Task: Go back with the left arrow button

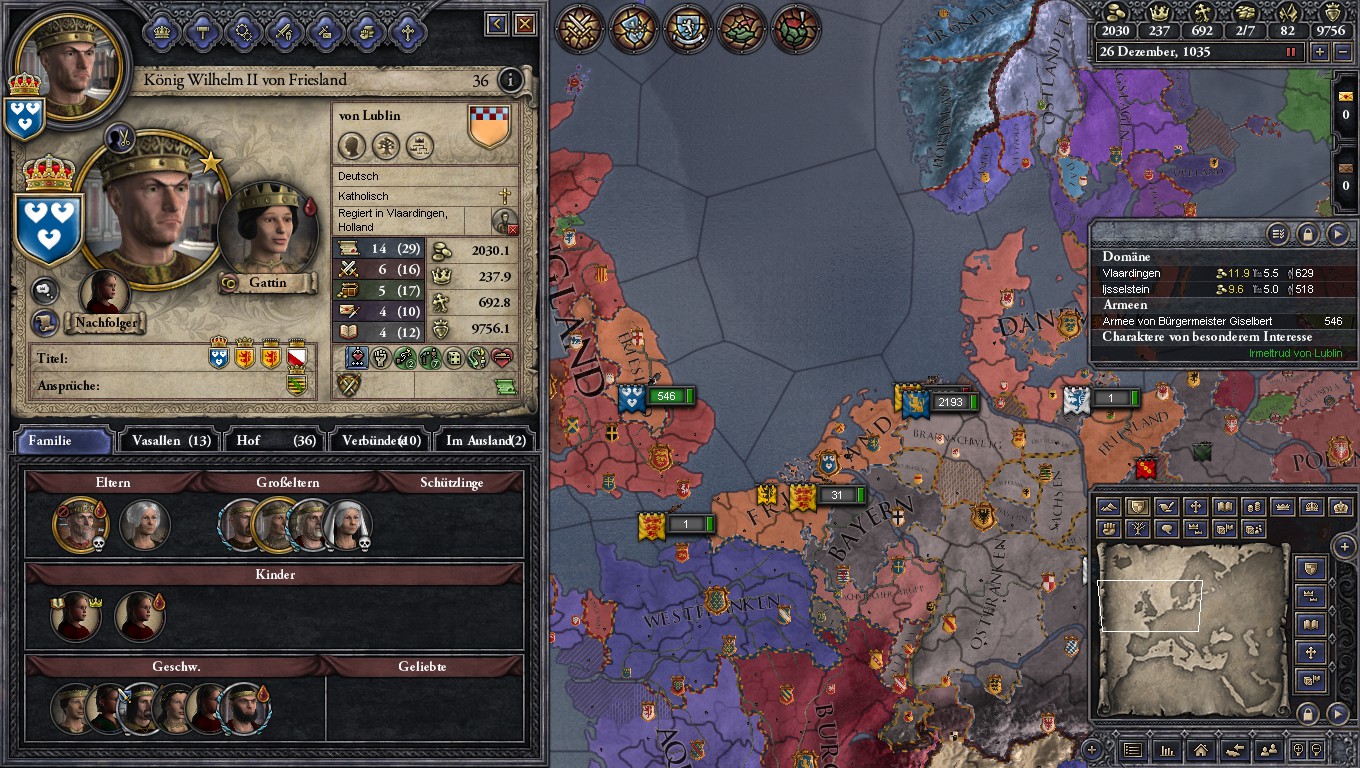Action: tap(496, 24)
